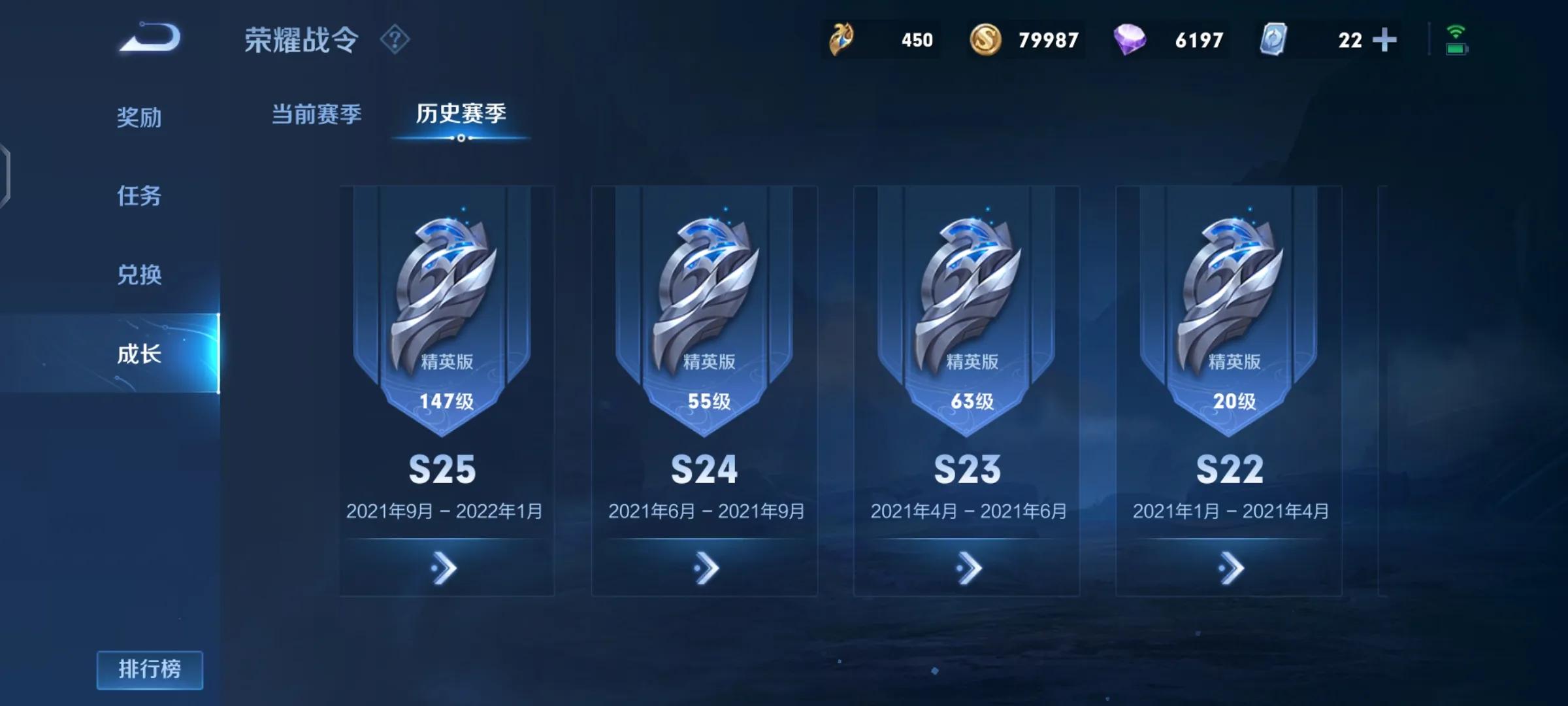Switch to the 当前赛季 tab
This screenshot has height=706, width=1568.
[316, 114]
